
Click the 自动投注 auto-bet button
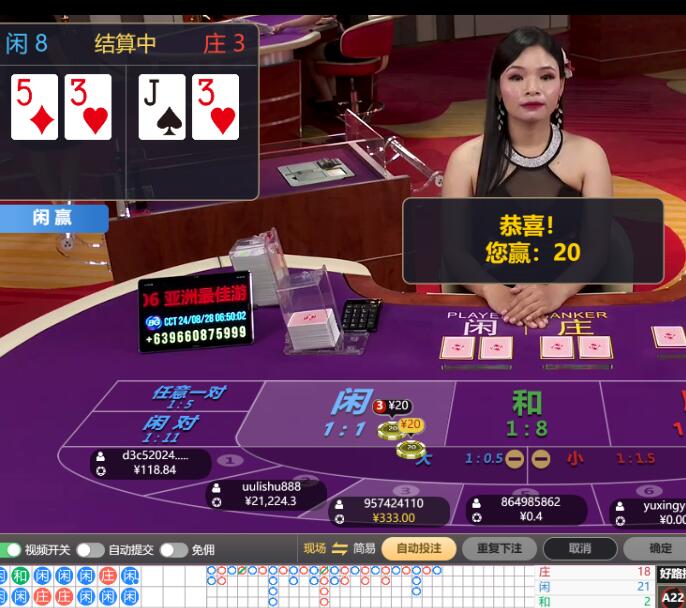point(419,548)
